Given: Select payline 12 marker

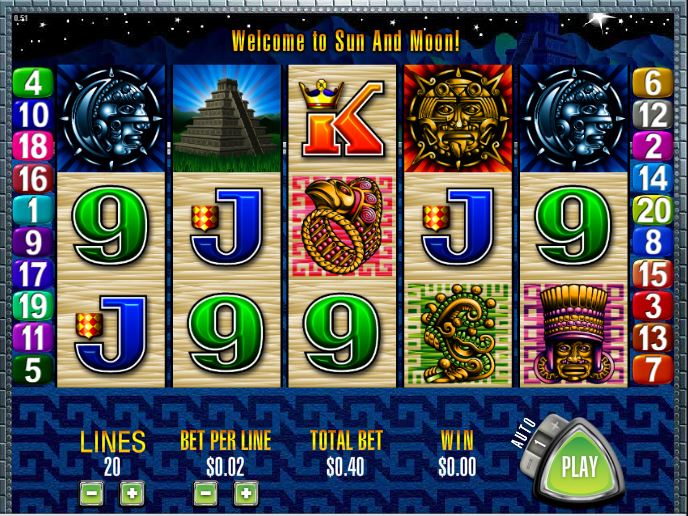Looking at the screenshot, I should pyautogui.click(x=653, y=114).
